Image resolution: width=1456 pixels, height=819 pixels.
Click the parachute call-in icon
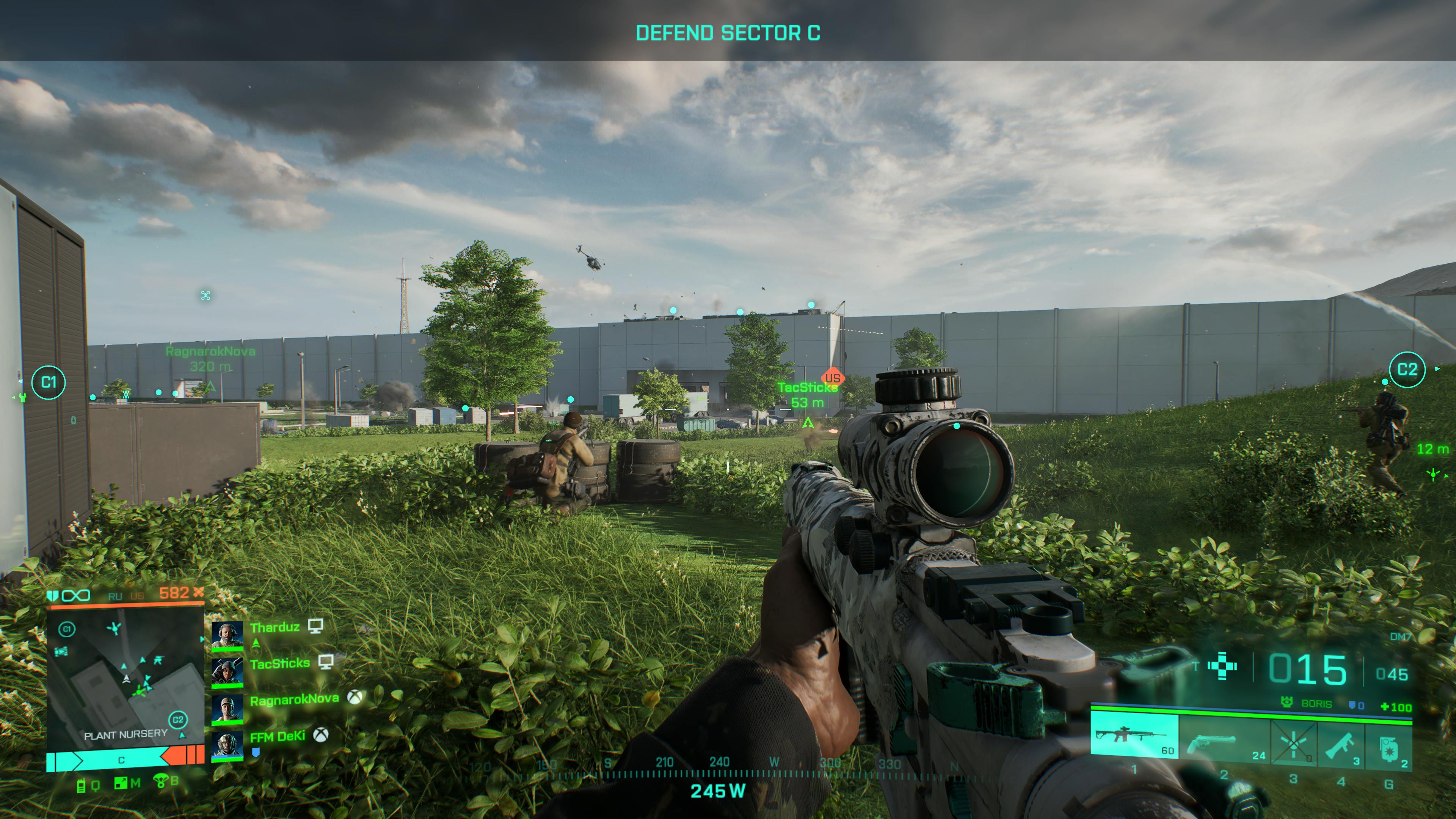coord(160,782)
